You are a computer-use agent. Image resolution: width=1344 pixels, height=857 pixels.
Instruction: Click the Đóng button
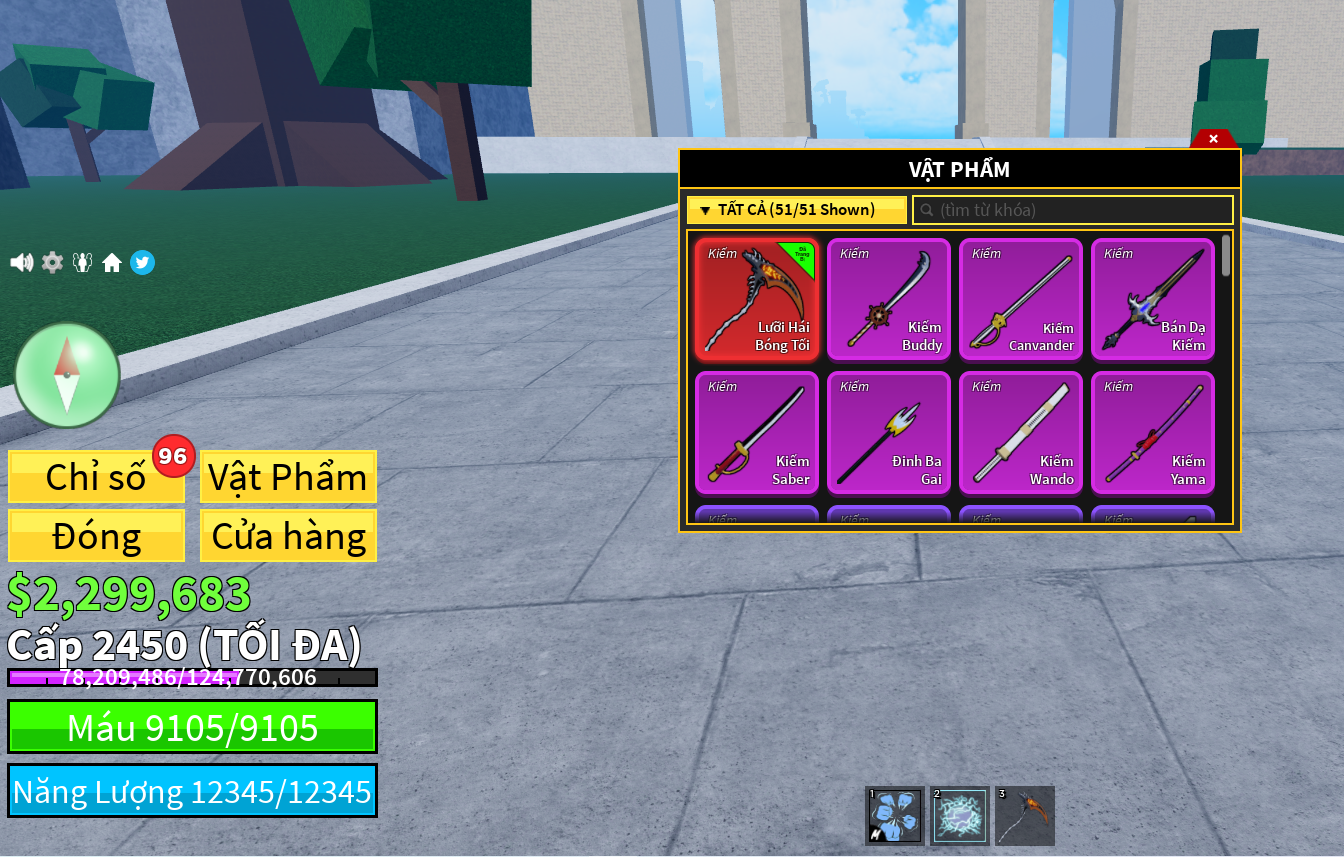pos(96,536)
